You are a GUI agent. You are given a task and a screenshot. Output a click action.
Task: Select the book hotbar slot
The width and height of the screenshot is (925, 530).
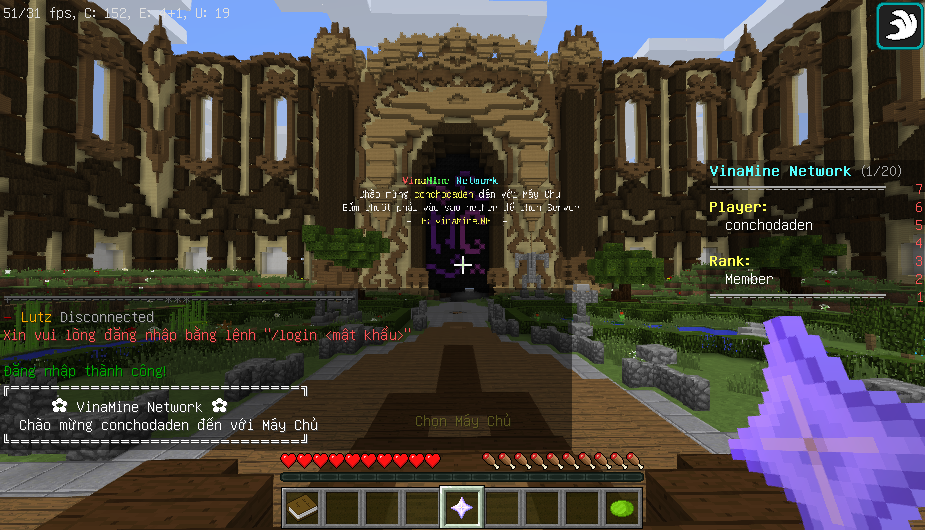click(x=301, y=508)
